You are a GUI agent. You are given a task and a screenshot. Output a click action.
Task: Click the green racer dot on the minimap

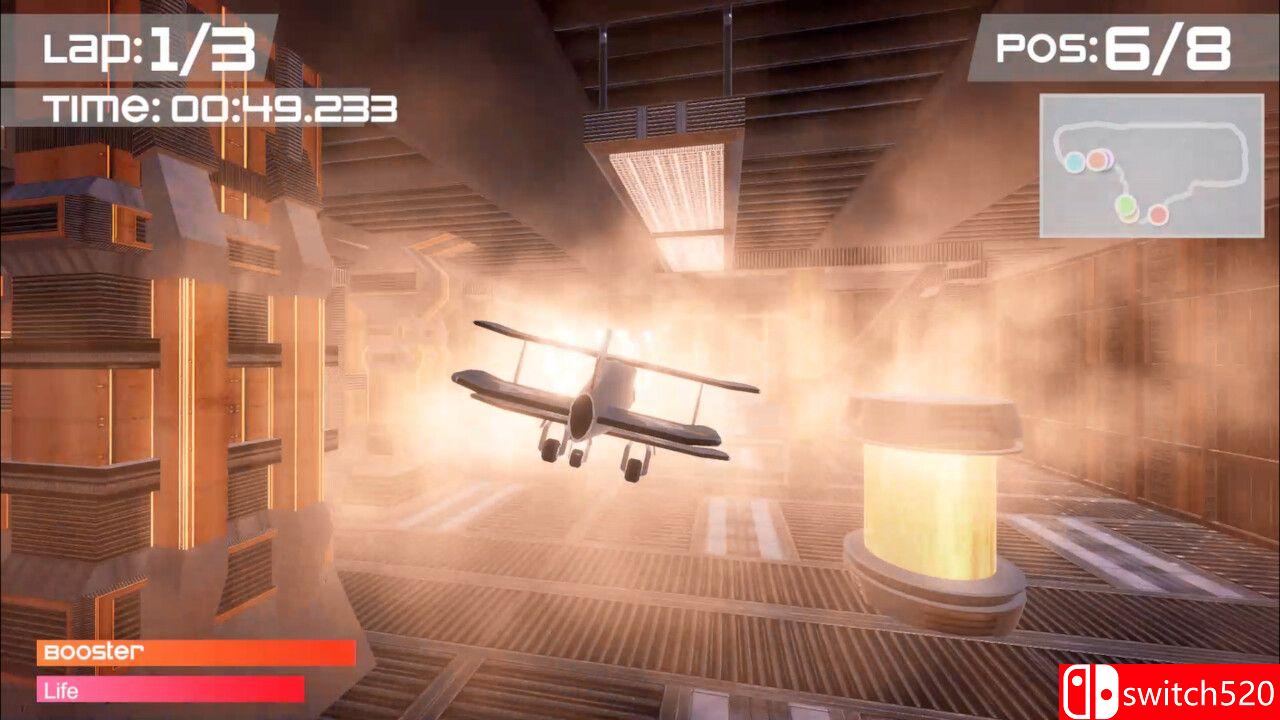coord(1126,205)
